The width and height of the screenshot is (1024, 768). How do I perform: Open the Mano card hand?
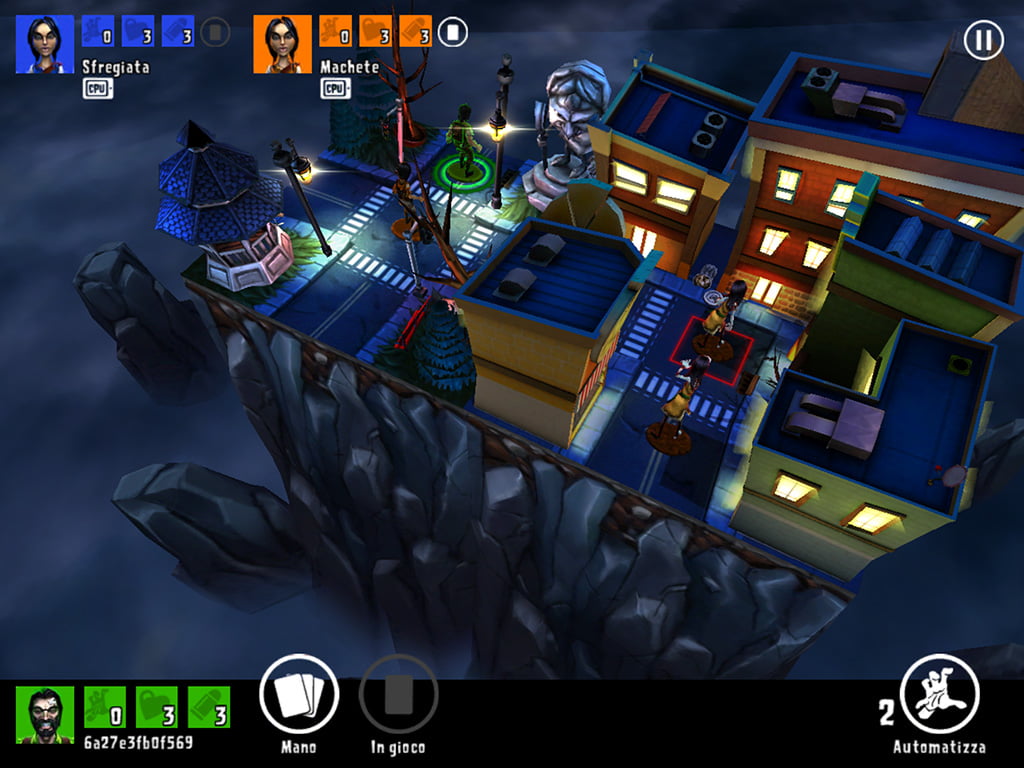298,694
